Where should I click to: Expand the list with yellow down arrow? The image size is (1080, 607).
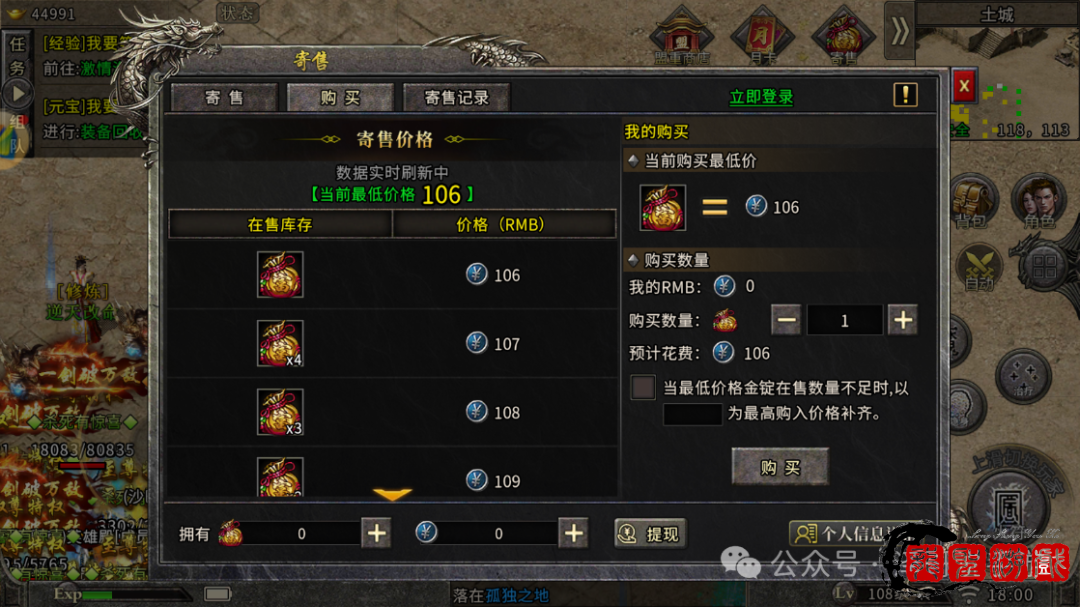coord(392,495)
